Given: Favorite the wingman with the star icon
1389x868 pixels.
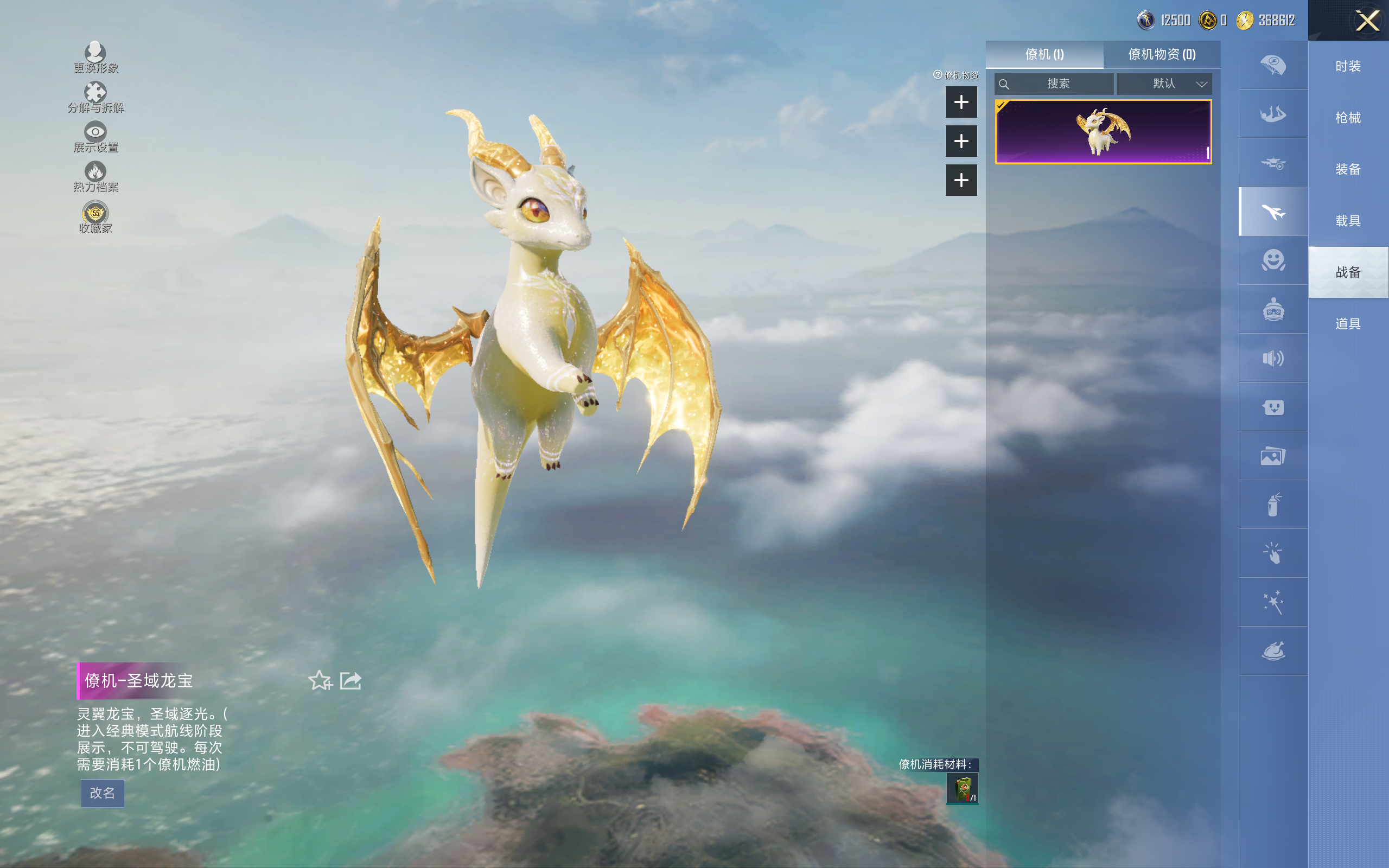Looking at the screenshot, I should tap(320, 680).
